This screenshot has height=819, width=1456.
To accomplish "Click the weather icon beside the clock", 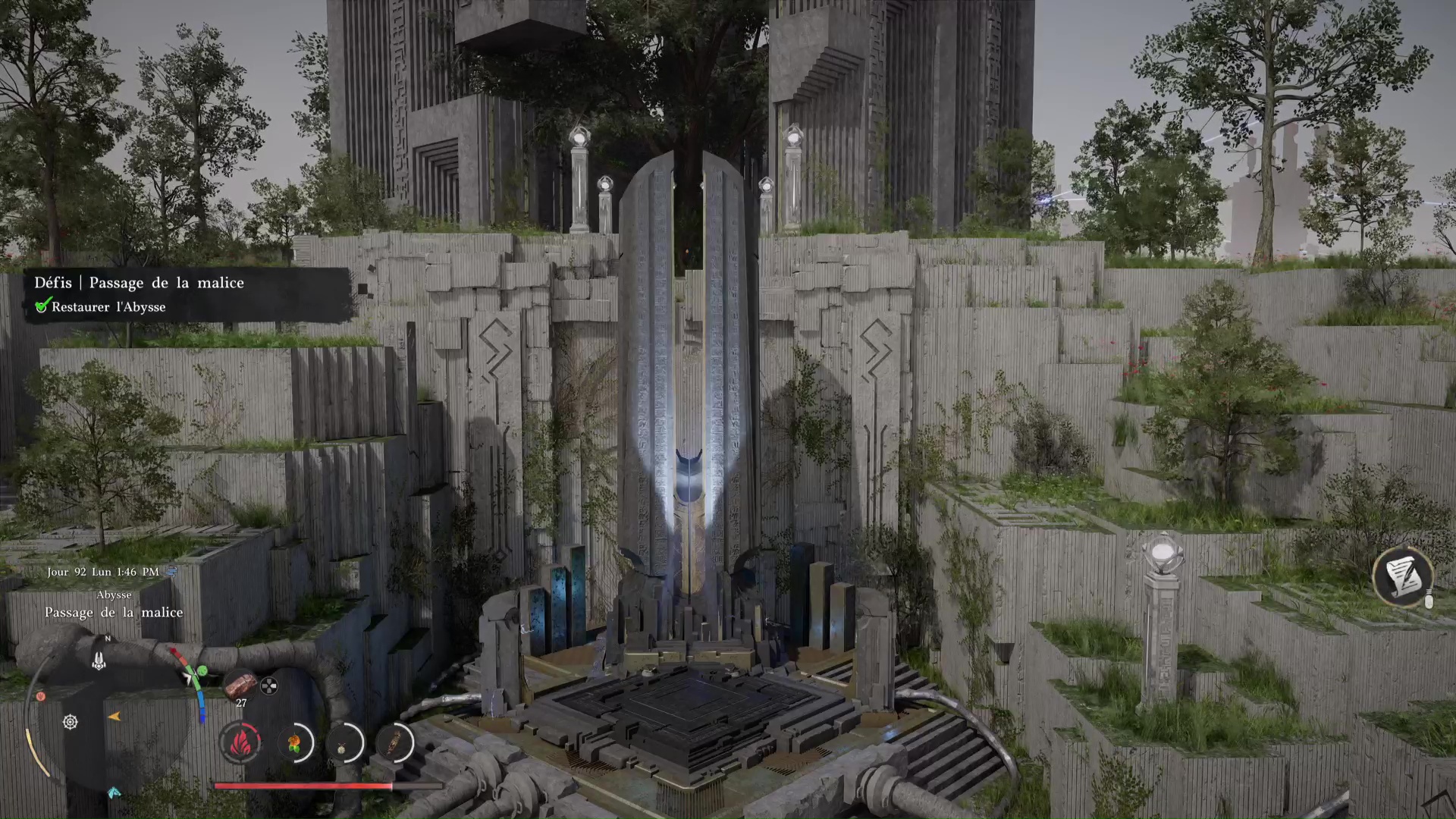I will point(171,572).
